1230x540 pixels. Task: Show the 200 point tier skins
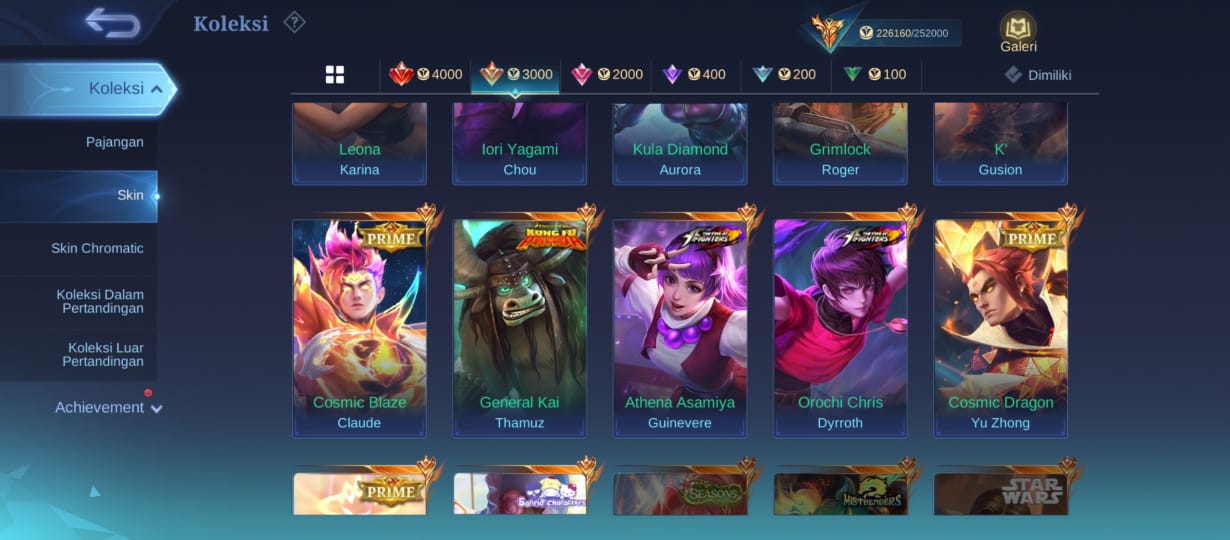[x=784, y=74]
